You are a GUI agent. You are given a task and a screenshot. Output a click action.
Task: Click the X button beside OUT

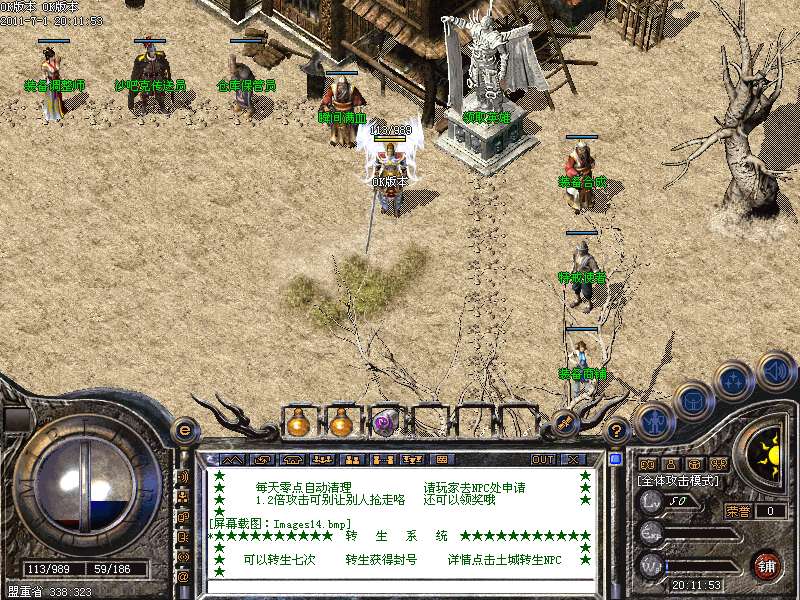[x=572, y=460]
